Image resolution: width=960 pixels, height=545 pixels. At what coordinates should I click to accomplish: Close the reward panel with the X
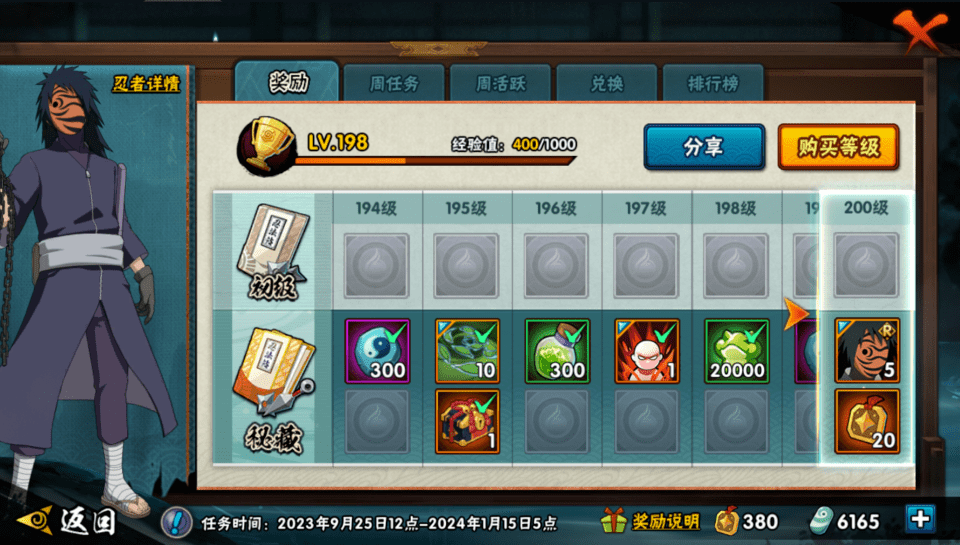918,32
